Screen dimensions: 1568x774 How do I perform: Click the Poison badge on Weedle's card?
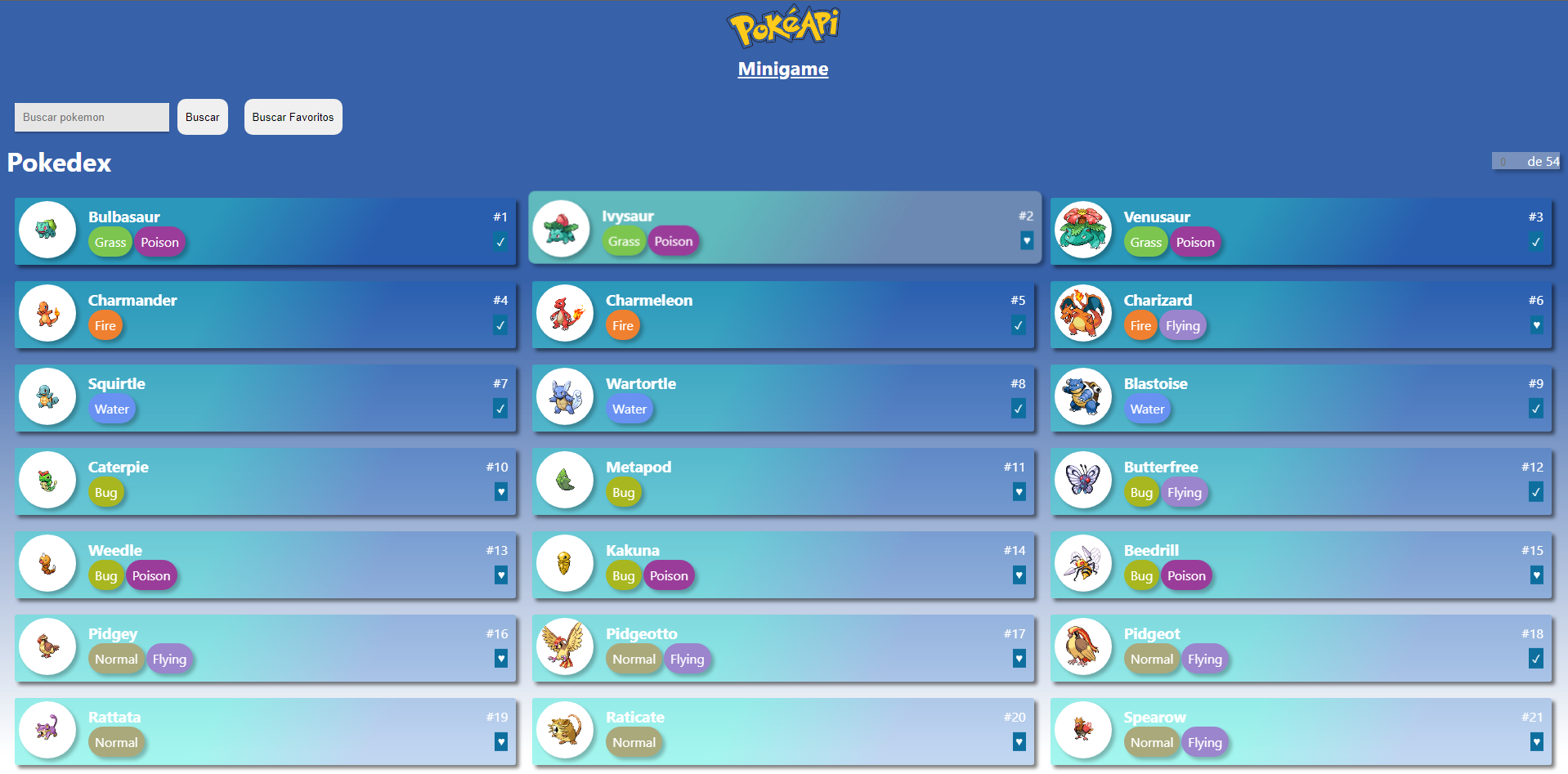152,575
